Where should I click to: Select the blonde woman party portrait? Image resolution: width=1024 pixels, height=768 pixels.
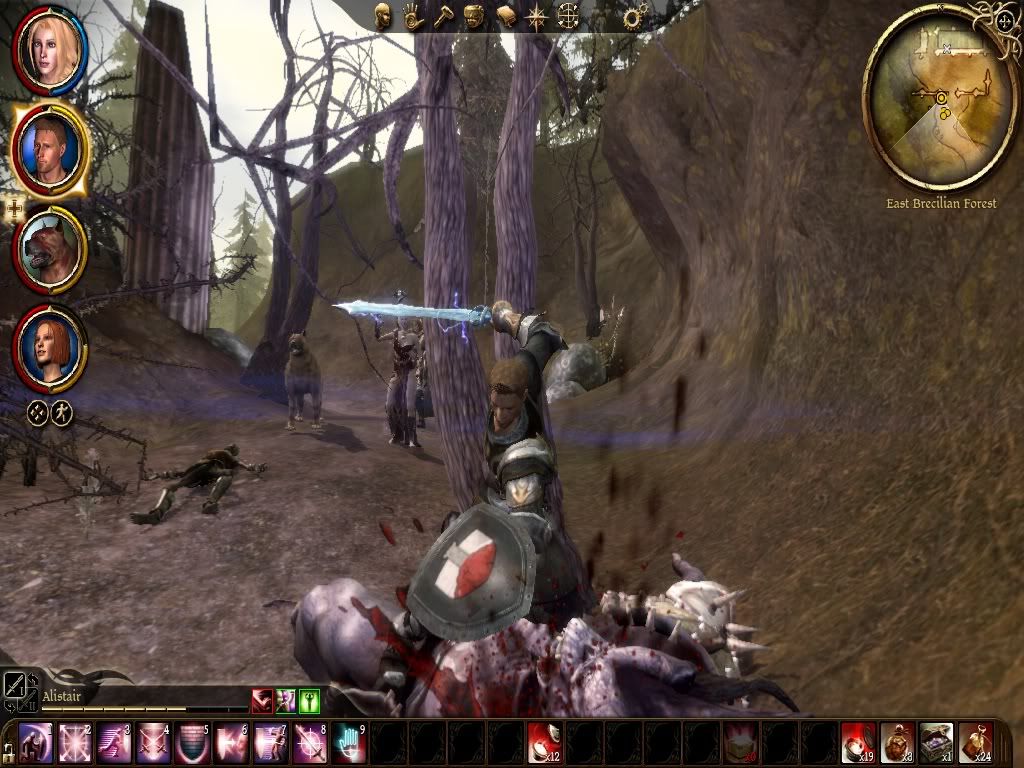49,51
